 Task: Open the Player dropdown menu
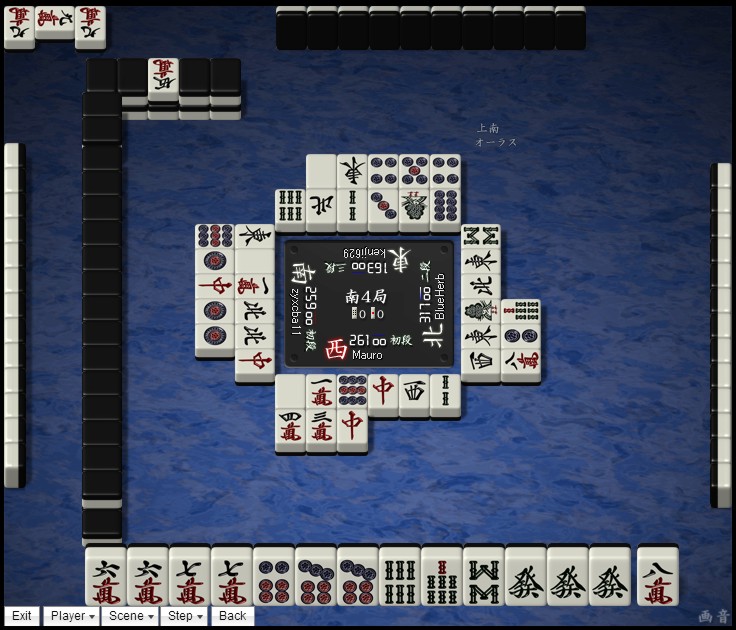pos(73,616)
